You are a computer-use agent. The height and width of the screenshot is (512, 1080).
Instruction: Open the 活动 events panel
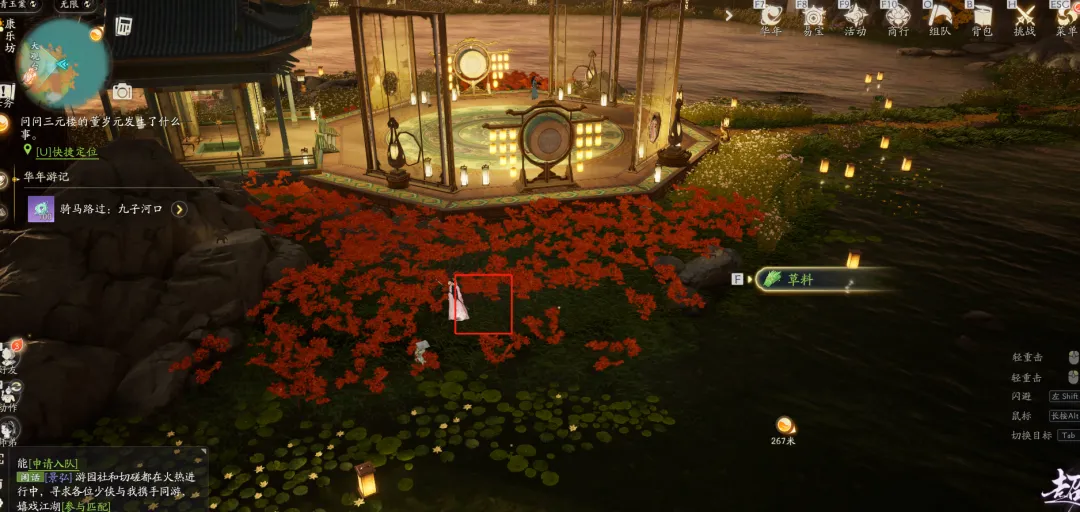coord(855,17)
